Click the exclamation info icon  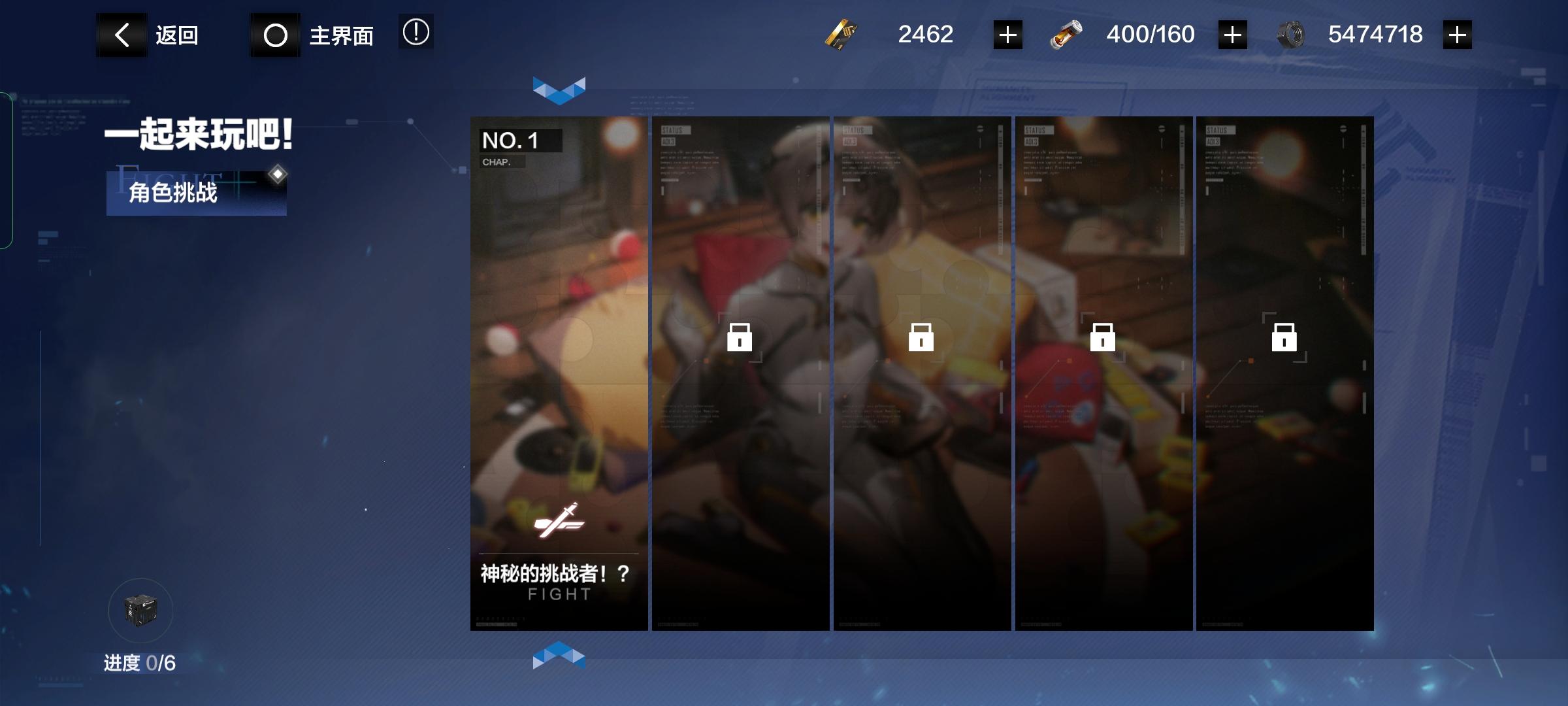pos(416,34)
